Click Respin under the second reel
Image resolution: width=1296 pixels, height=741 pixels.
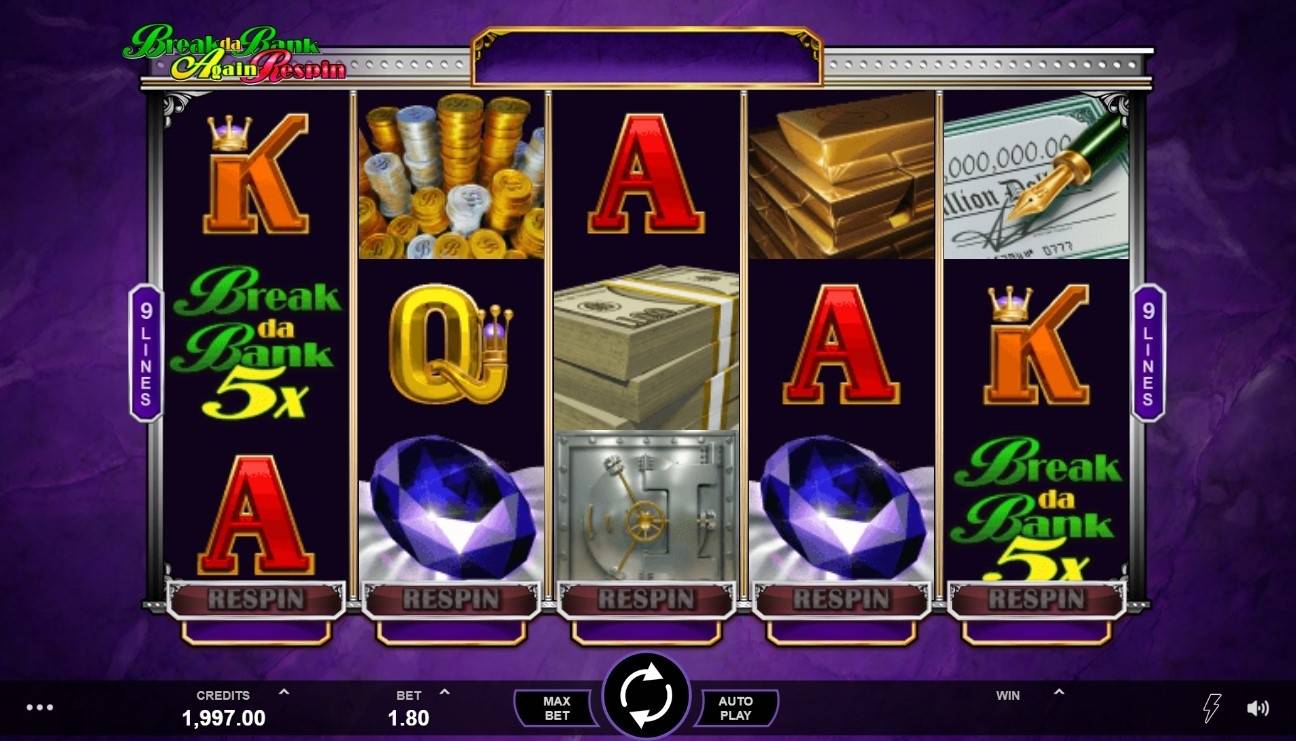(450, 599)
